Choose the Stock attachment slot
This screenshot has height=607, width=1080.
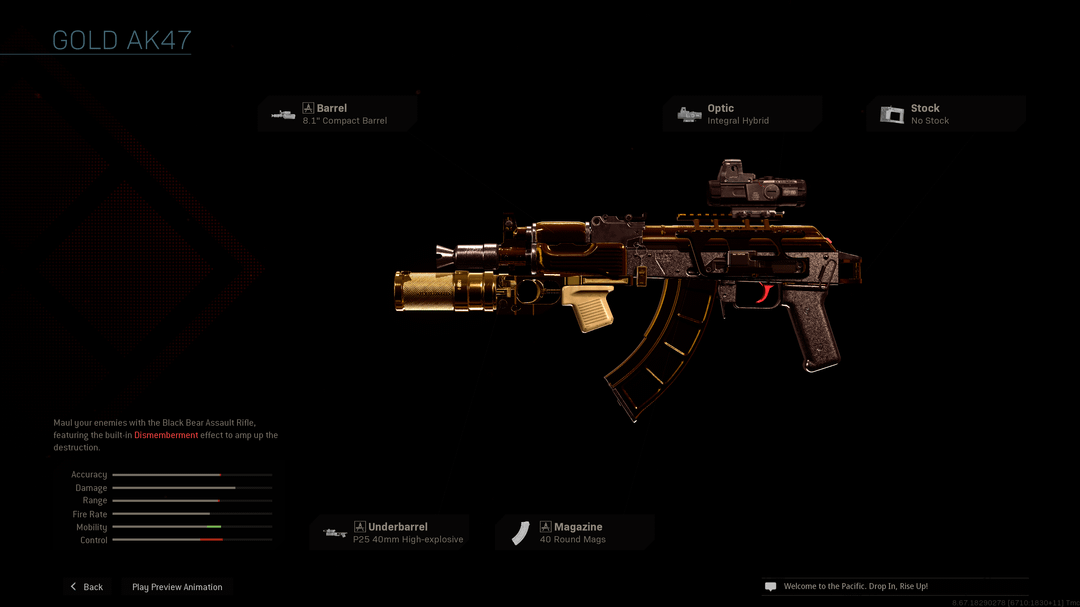(x=945, y=114)
